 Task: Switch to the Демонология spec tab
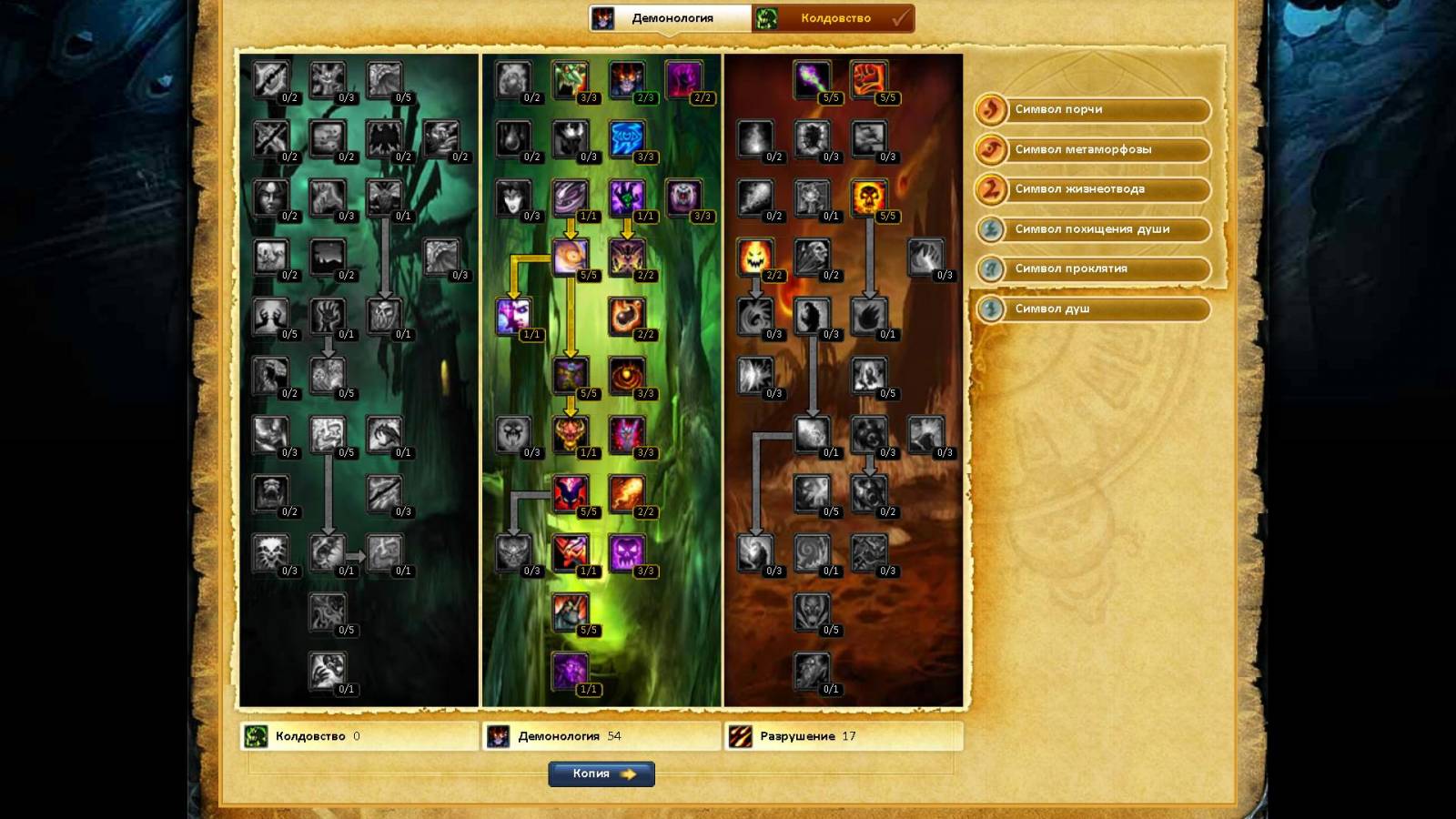point(672,18)
